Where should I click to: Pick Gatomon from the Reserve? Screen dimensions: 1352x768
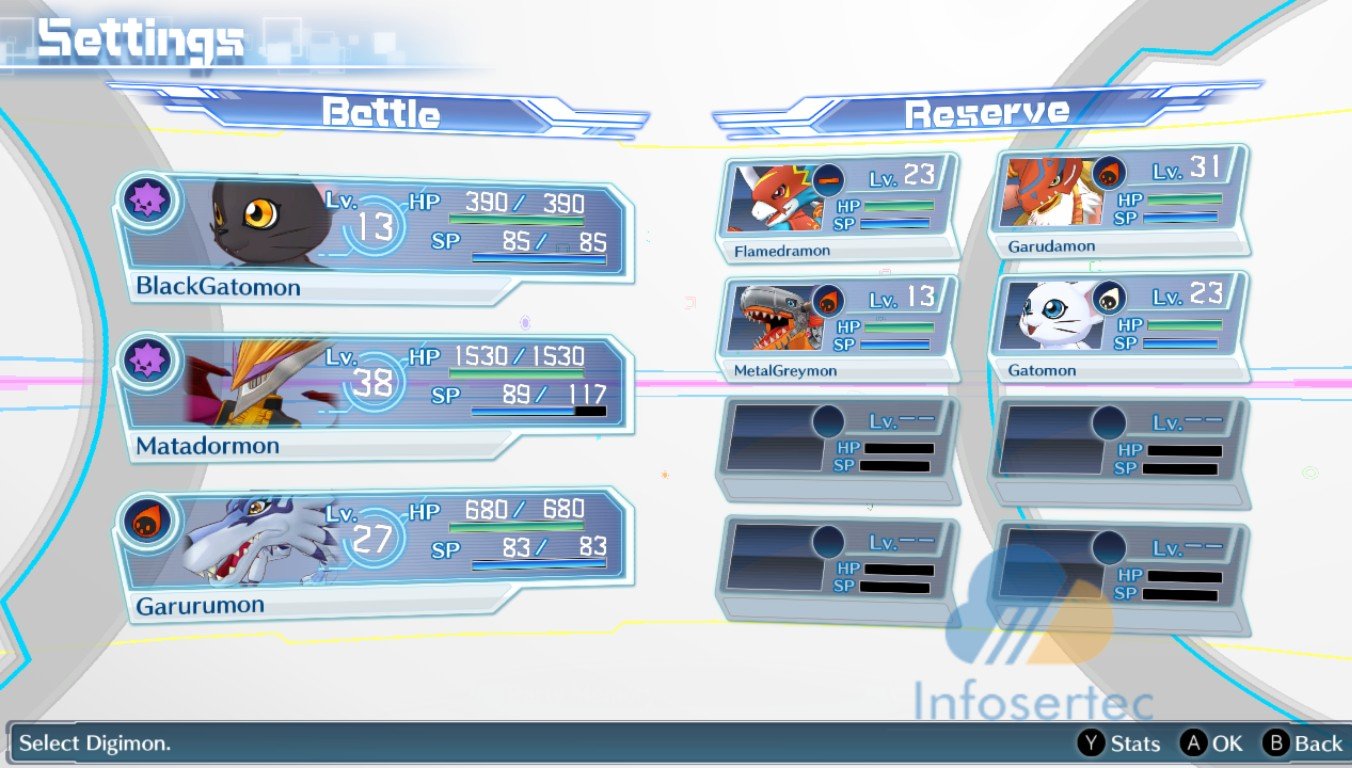point(1117,328)
